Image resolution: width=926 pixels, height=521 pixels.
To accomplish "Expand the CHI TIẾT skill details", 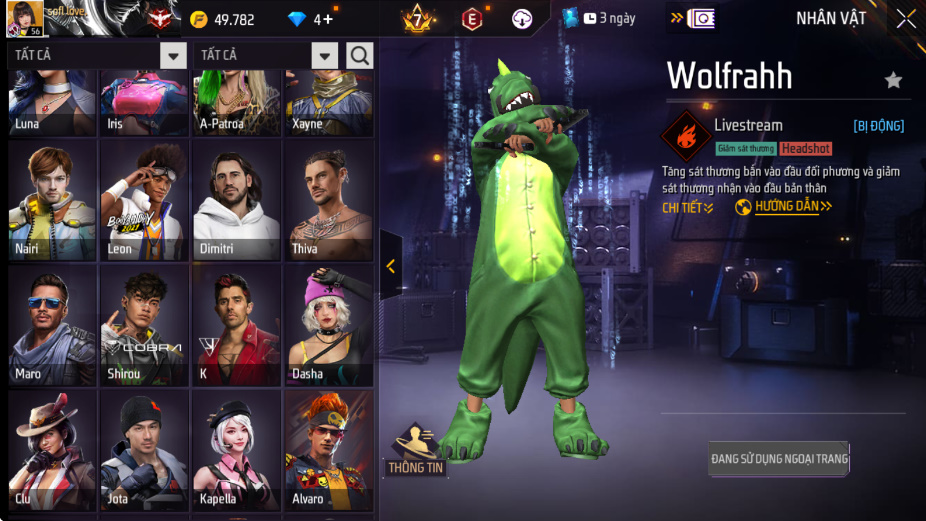I will click(x=688, y=208).
